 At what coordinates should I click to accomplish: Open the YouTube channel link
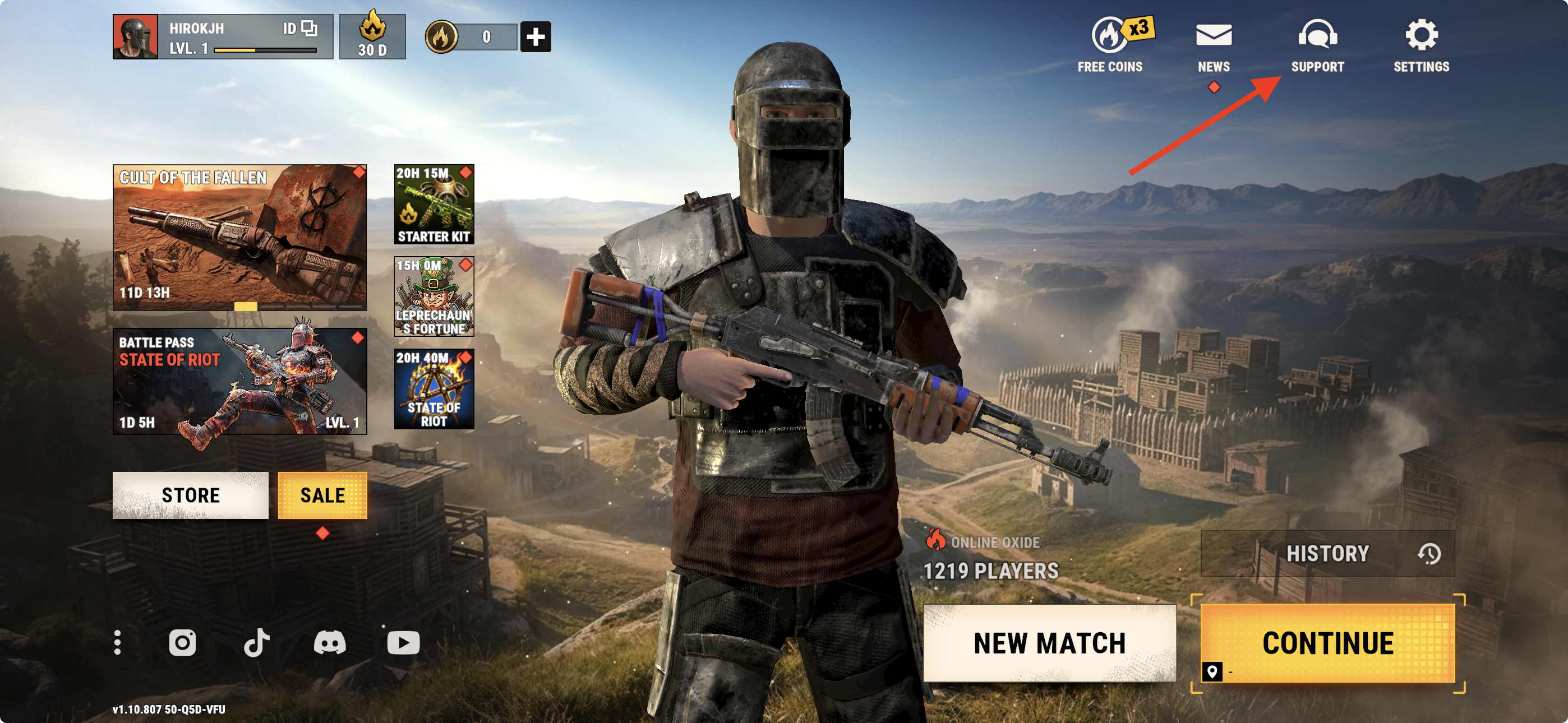coord(404,643)
